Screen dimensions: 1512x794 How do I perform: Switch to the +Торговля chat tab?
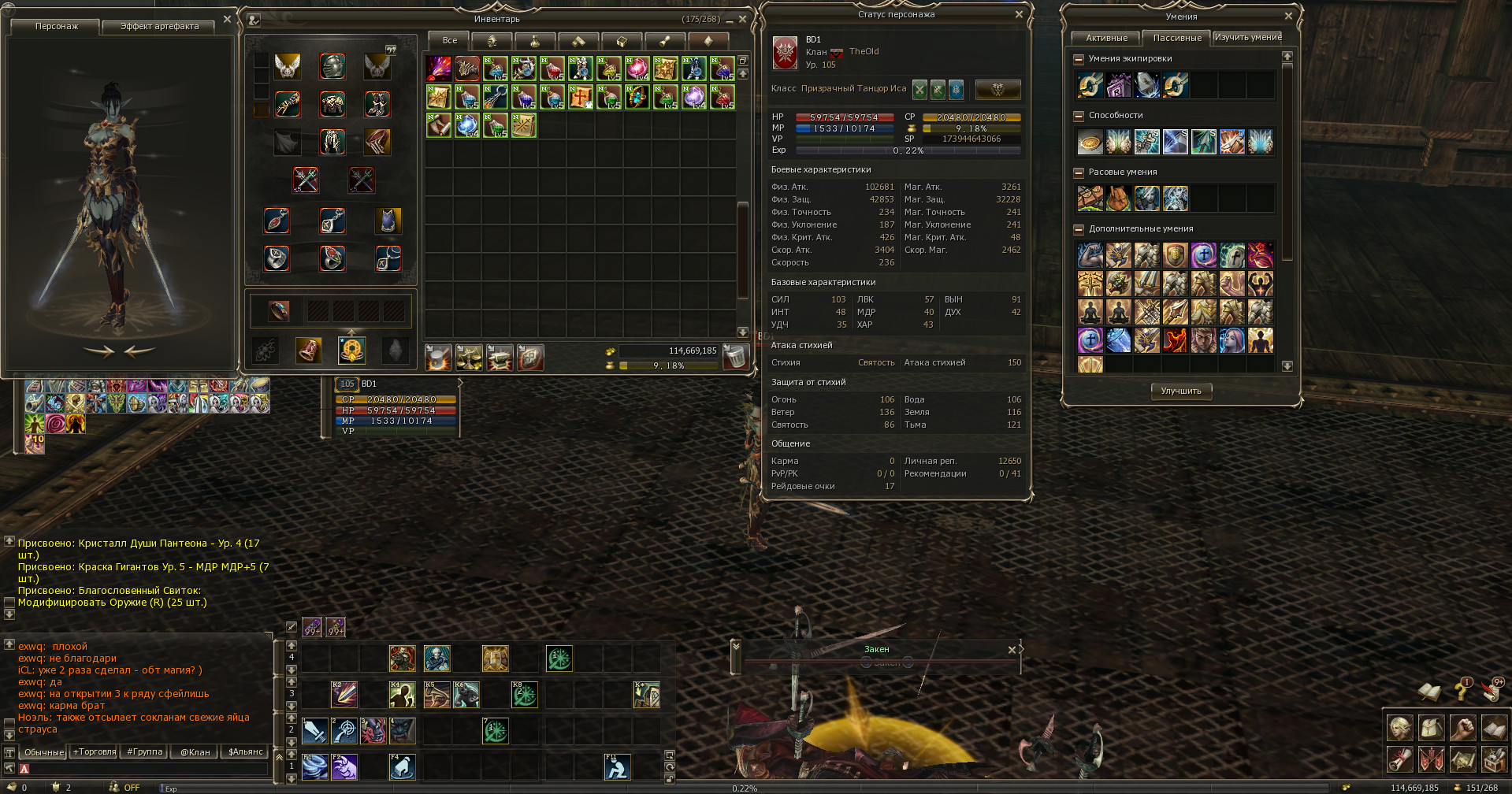click(95, 752)
